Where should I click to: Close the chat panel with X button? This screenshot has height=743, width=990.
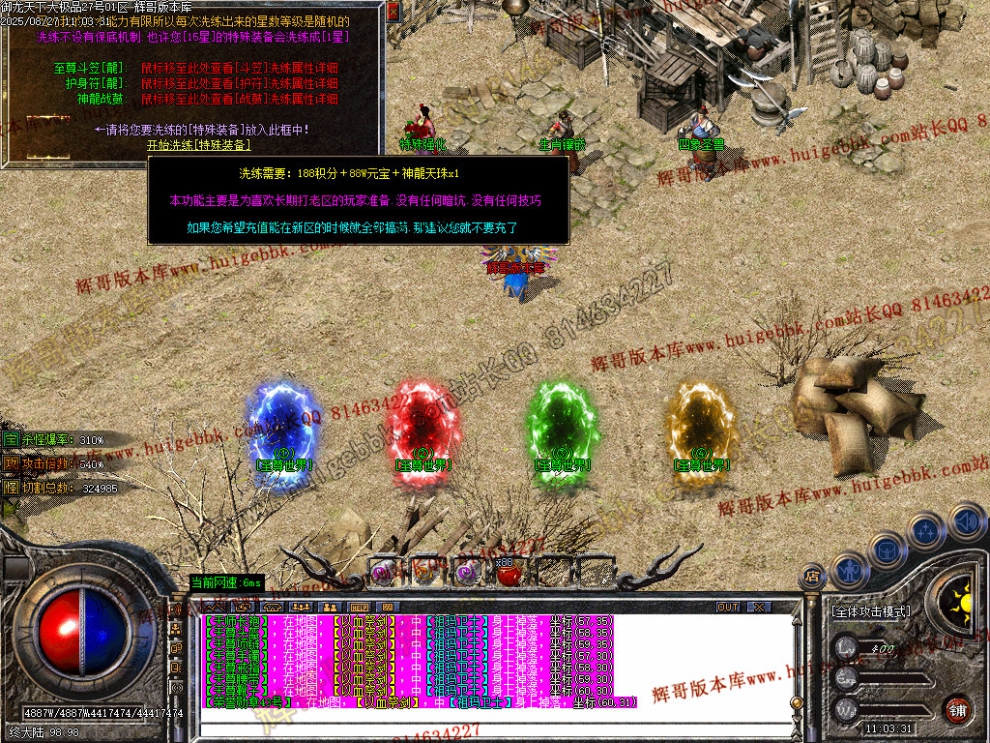[759, 607]
